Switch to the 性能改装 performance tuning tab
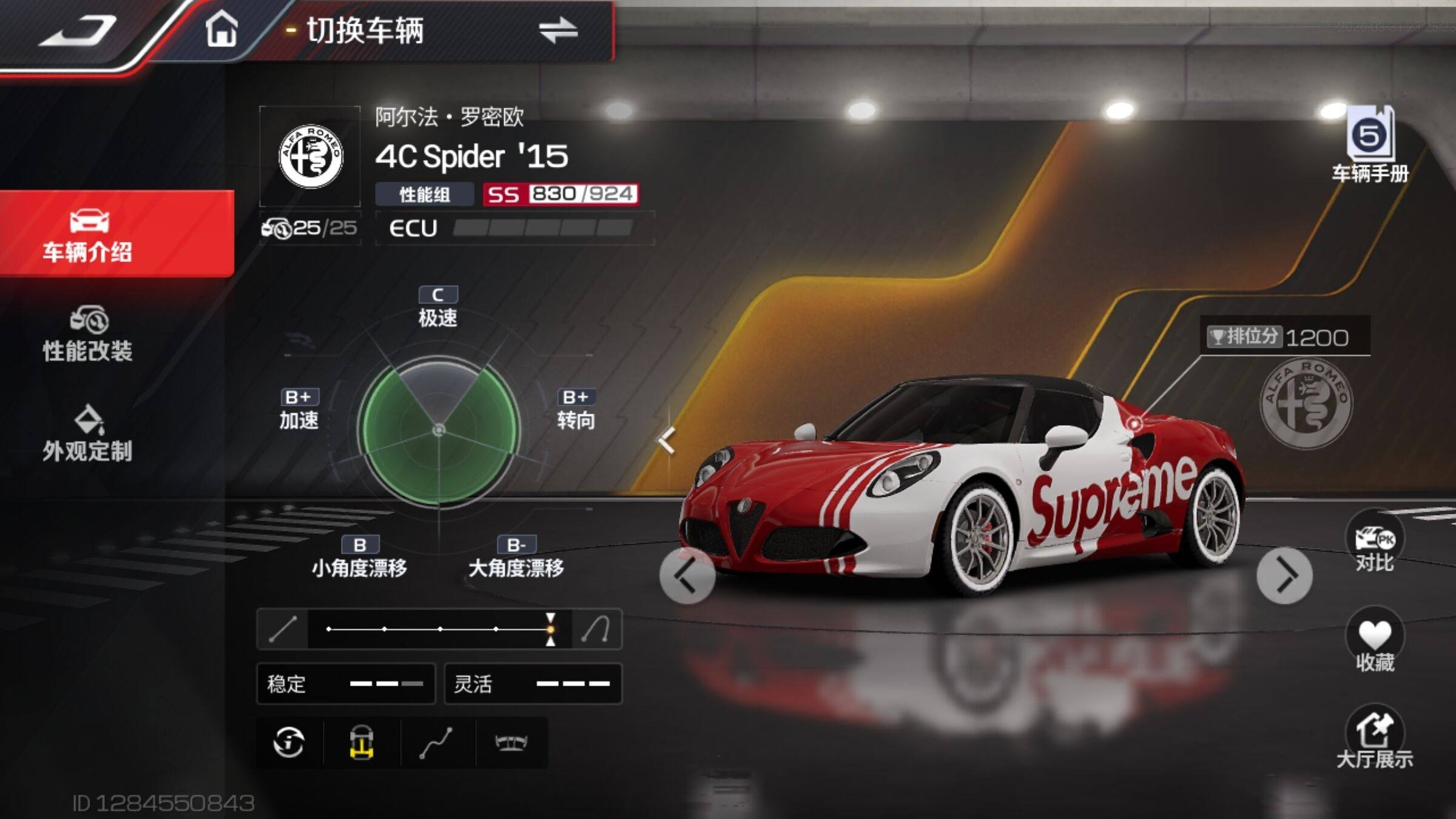The image size is (1456, 819). [x=88, y=335]
